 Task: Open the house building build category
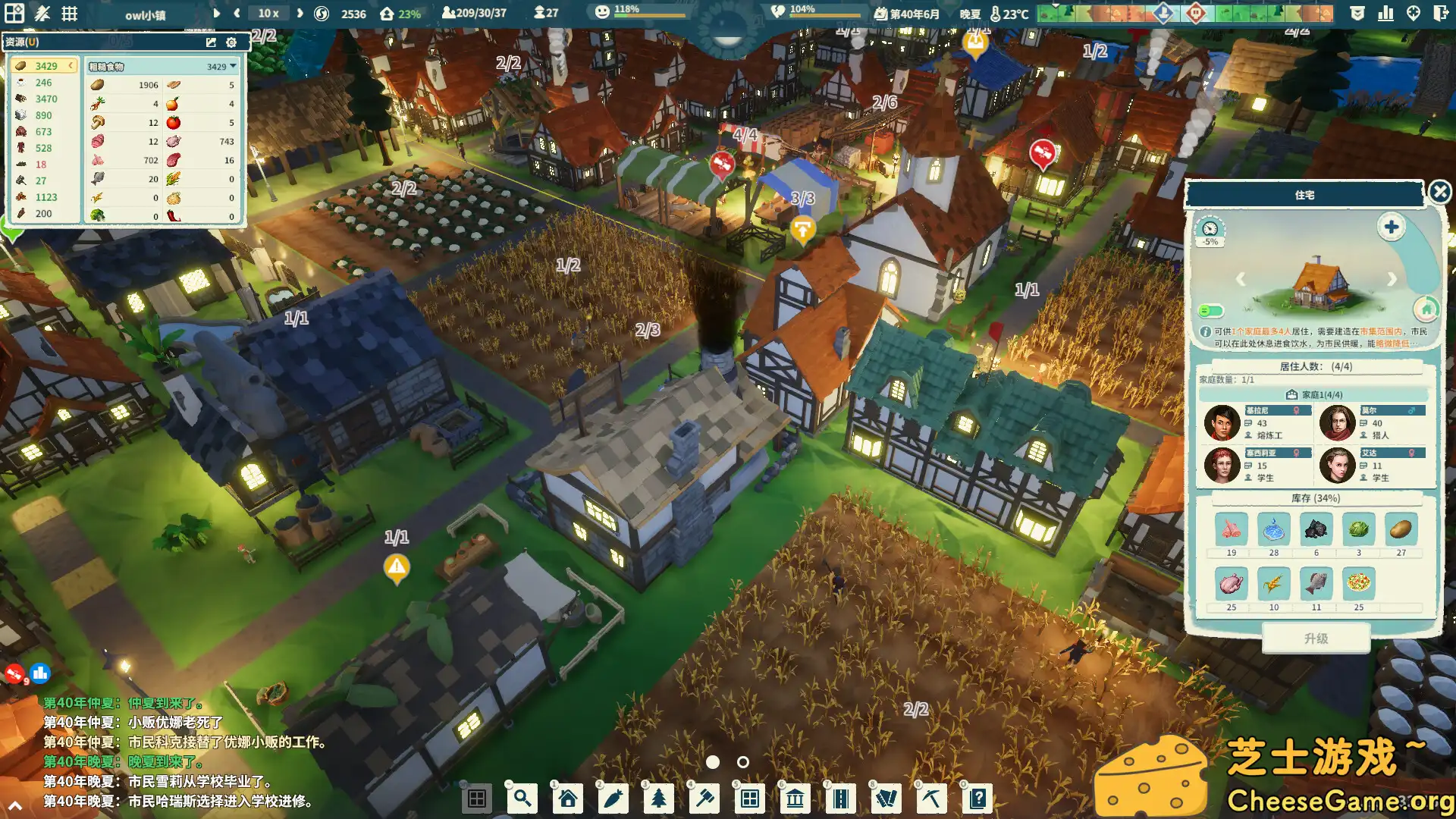[x=566, y=798]
